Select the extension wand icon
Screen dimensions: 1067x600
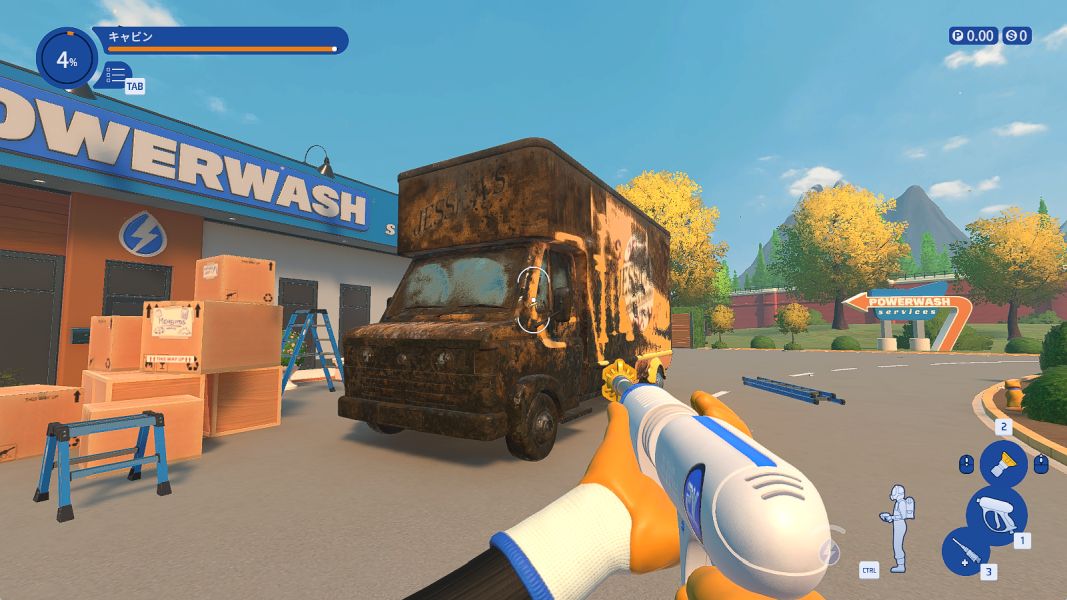tap(966, 551)
